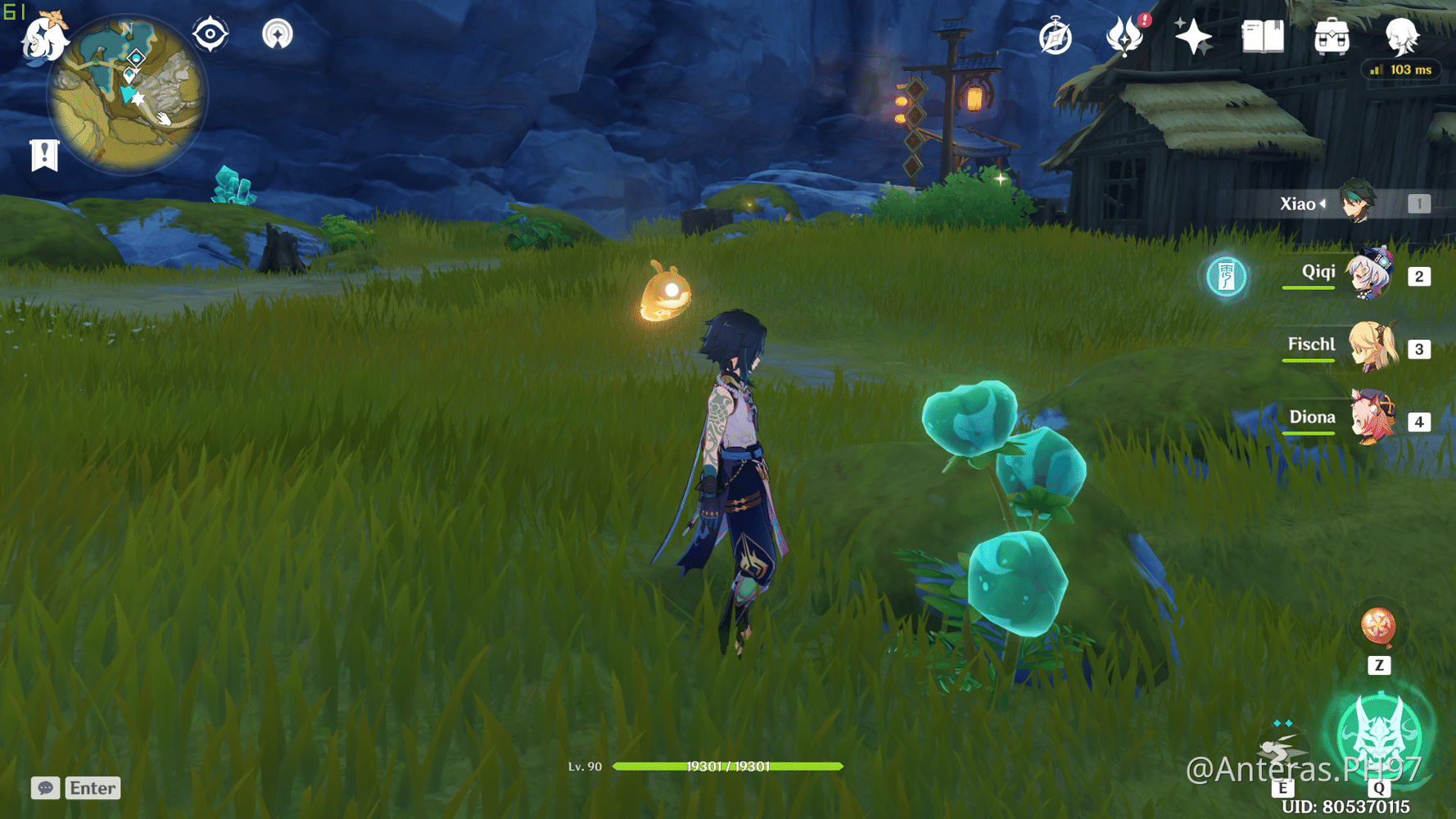Open the quest Archive book icon
Viewport: 1456px width, 819px height.
[x=1262, y=36]
